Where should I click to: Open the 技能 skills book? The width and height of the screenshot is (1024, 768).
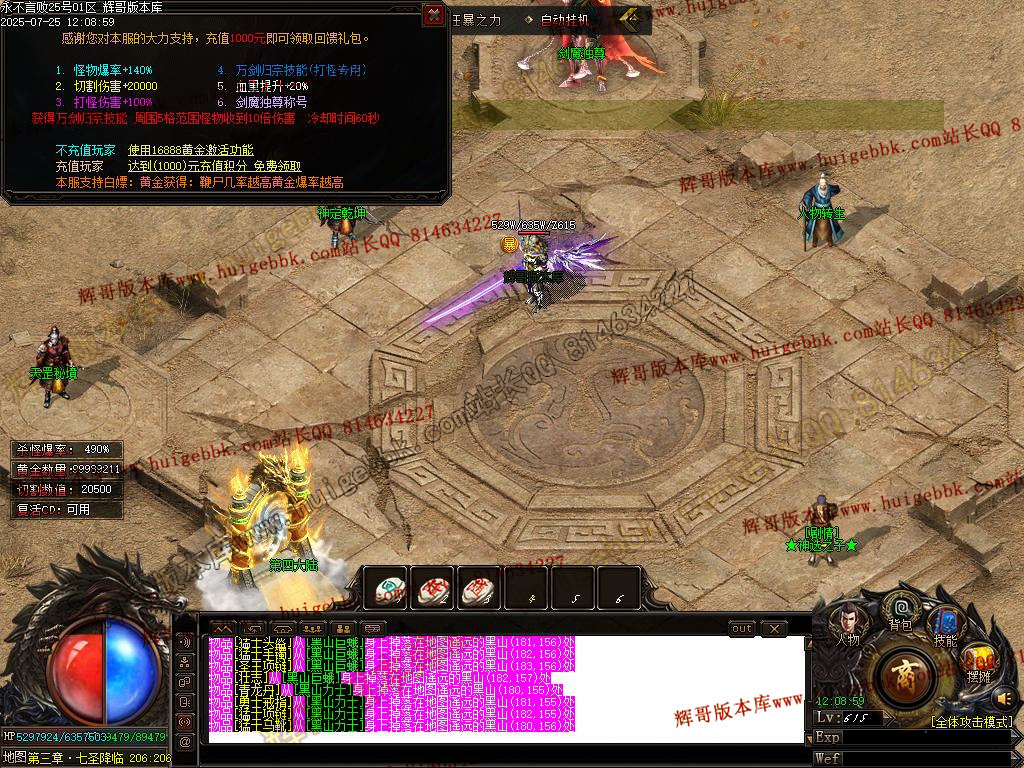click(944, 626)
